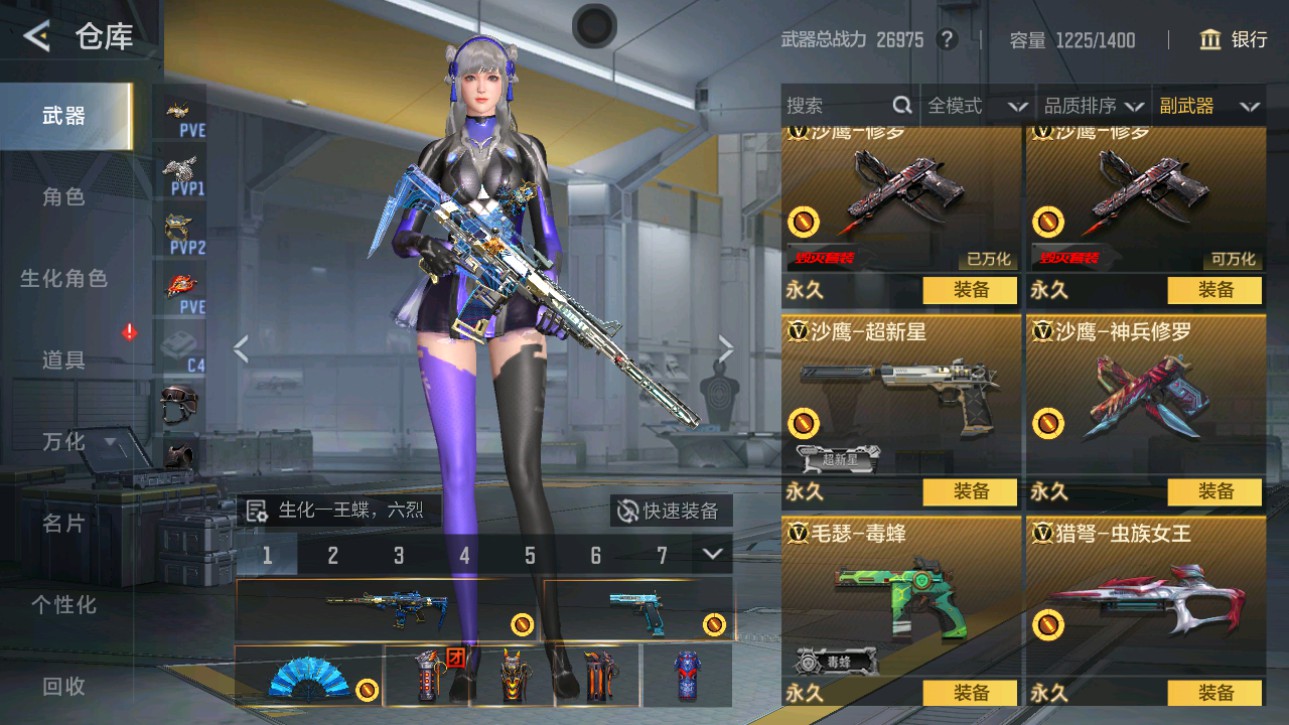This screenshot has height=725, width=1289.
Task: Equip the 沙鹰-超新星 pistol via 装备 button
Action: pyautogui.click(x=970, y=491)
